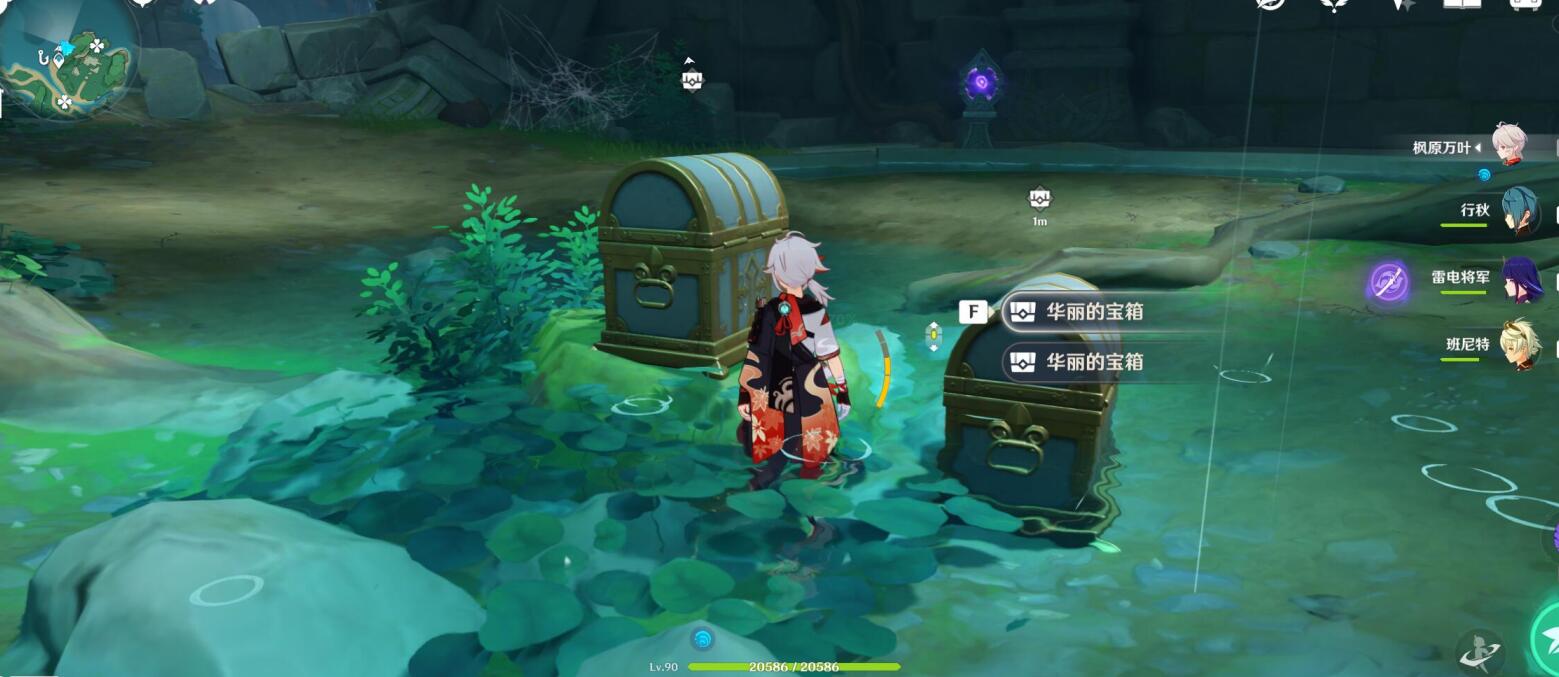Activate the sprint dash button
Image resolution: width=1559 pixels, height=677 pixels.
[x=1479, y=650]
